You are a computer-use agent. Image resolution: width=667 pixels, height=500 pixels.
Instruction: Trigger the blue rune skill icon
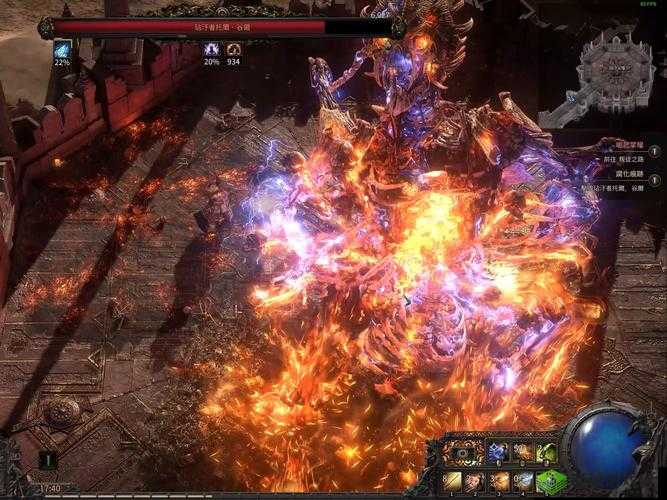(498, 452)
